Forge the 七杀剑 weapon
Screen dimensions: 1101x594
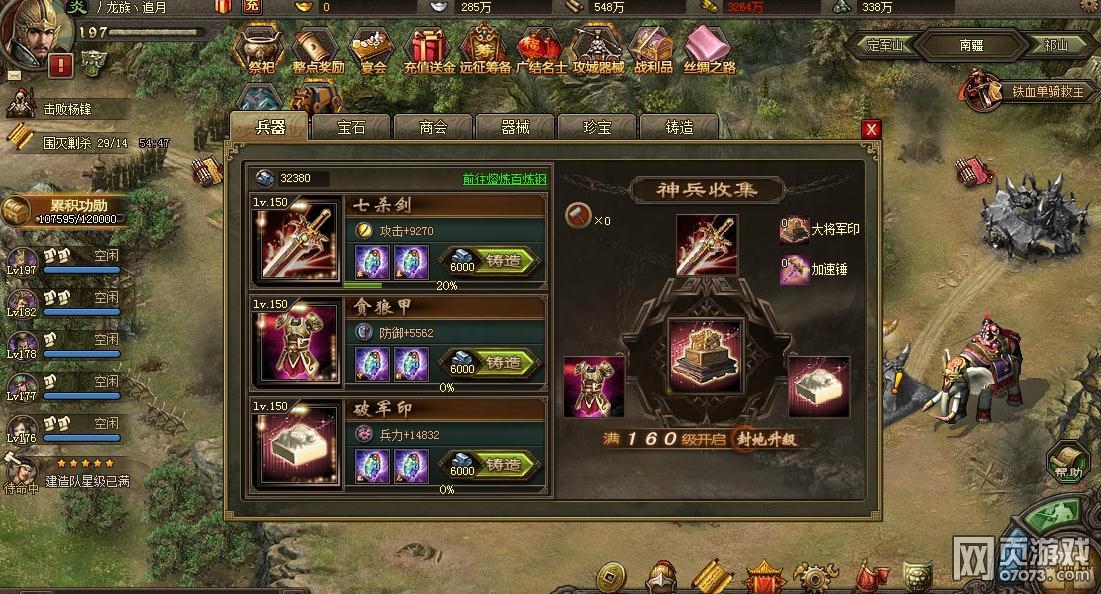pos(503,261)
